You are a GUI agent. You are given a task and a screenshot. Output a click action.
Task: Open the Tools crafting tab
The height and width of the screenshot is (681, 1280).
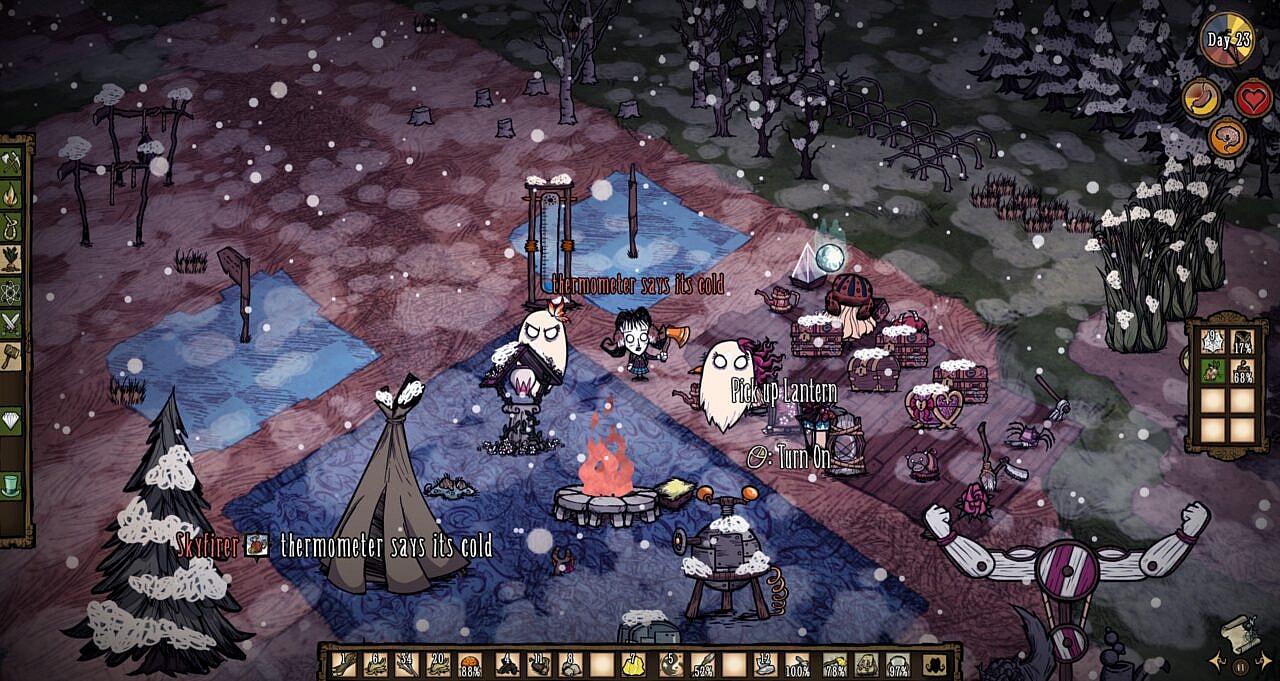[11, 161]
